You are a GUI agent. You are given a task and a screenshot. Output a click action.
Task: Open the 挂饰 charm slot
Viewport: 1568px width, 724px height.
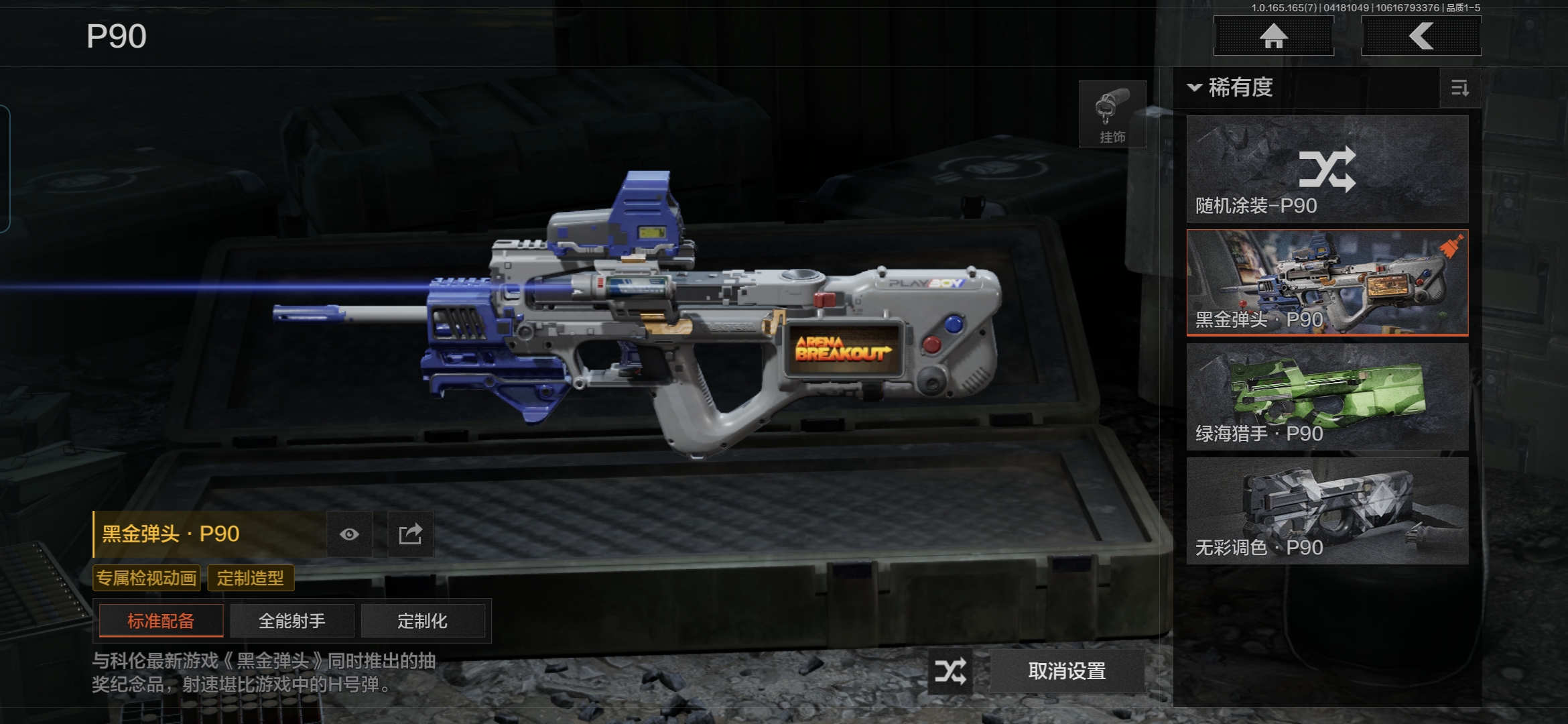click(1112, 115)
